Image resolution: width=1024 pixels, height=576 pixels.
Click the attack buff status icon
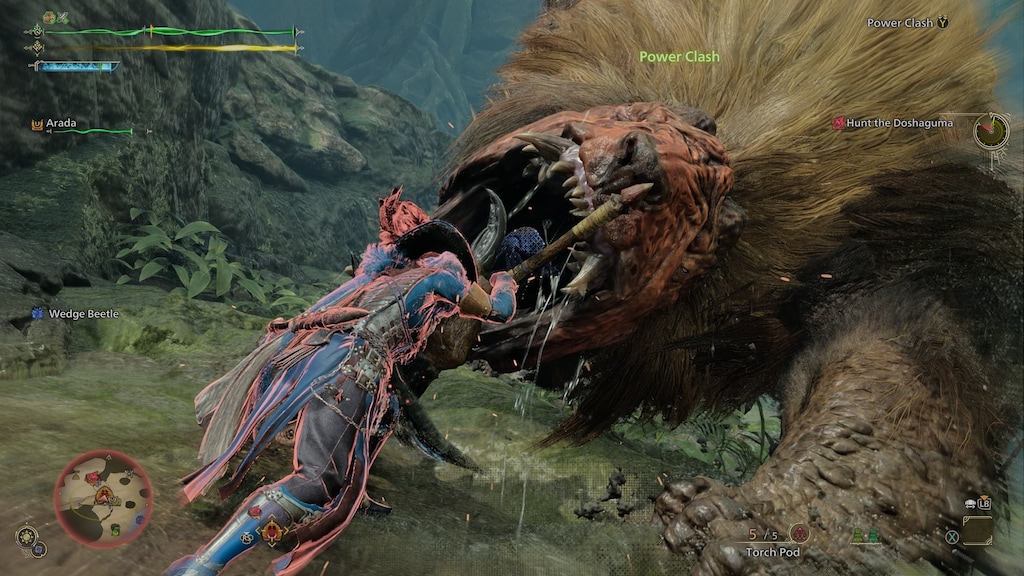point(47,18)
